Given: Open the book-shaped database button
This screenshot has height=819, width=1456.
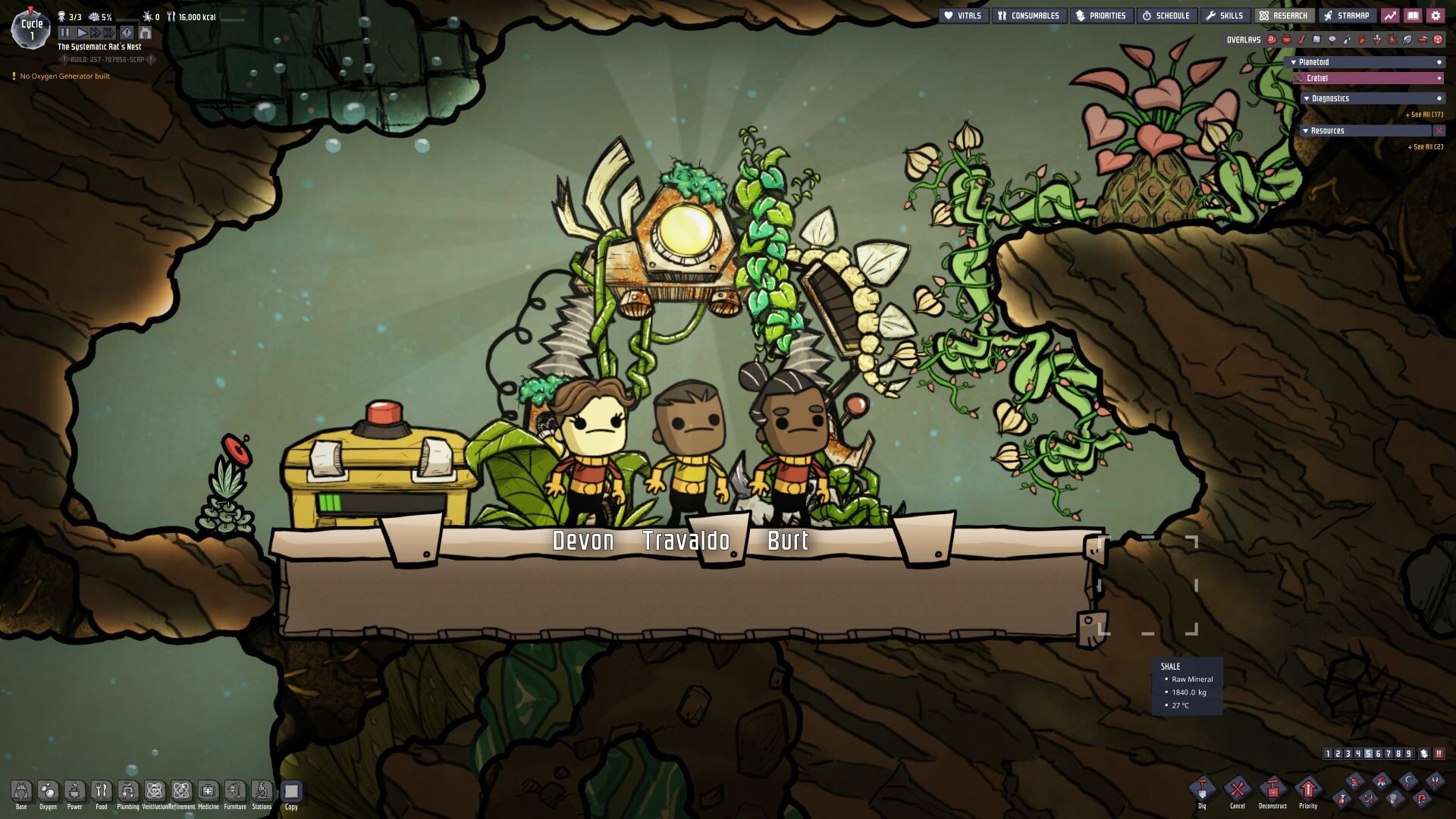Looking at the screenshot, I should coord(1413,16).
